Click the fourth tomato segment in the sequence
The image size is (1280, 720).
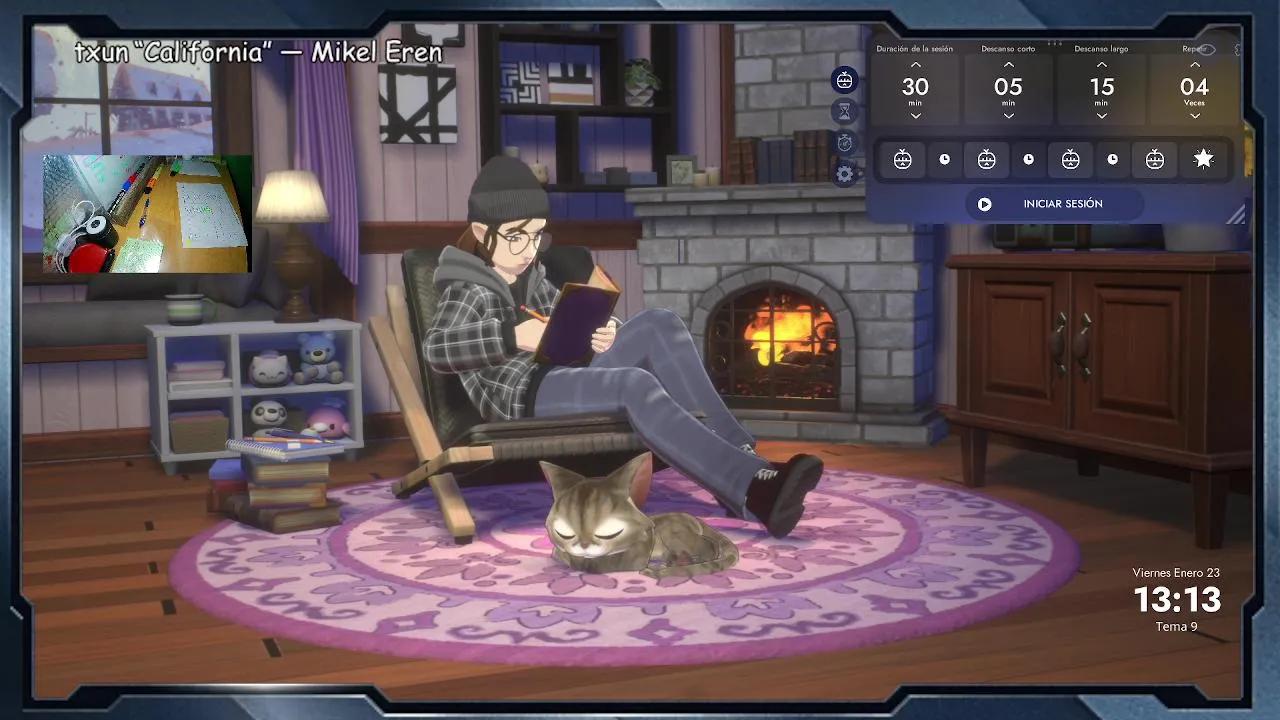coord(1153,158)
